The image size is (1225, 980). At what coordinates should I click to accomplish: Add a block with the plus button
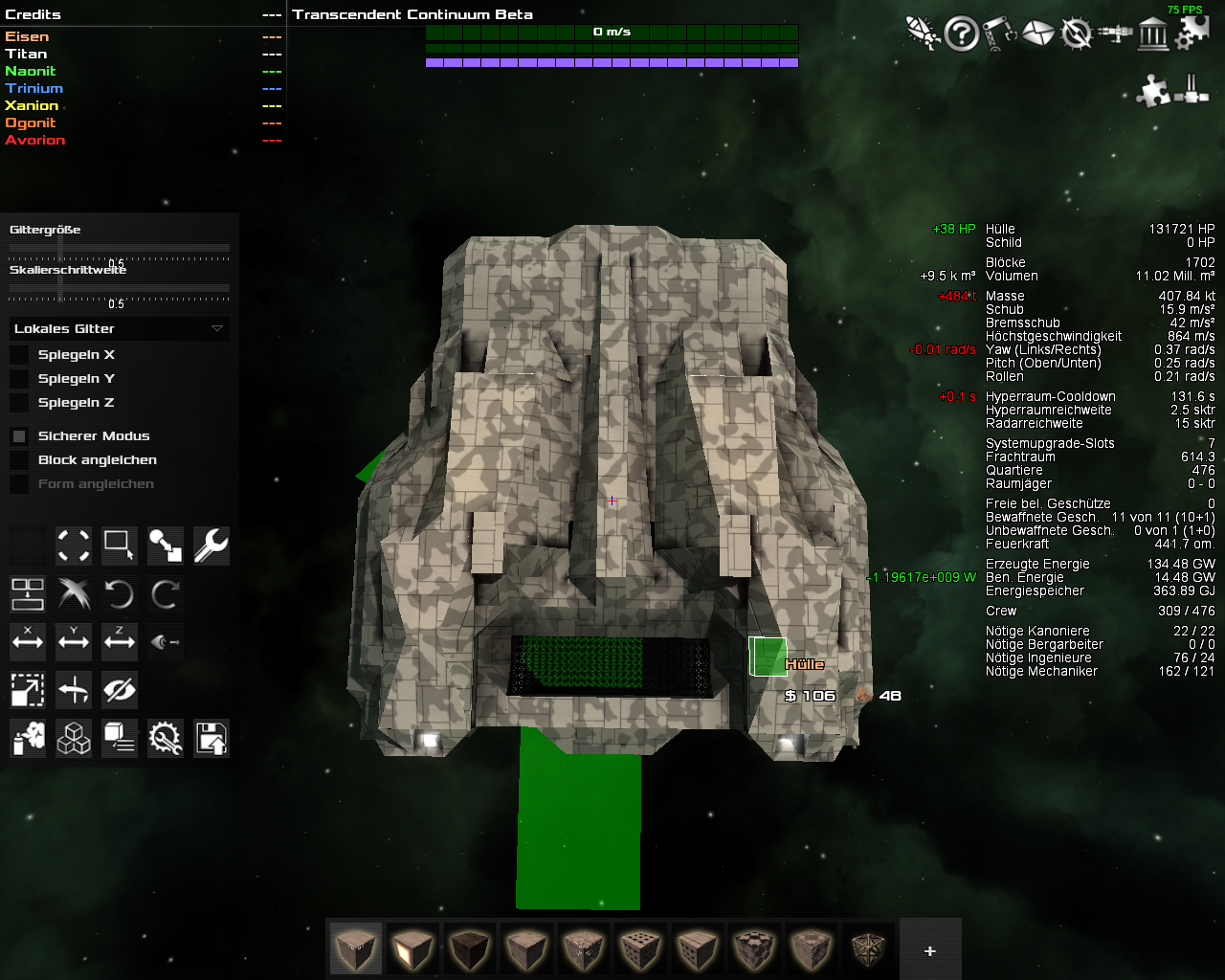[x=929, y=950]
